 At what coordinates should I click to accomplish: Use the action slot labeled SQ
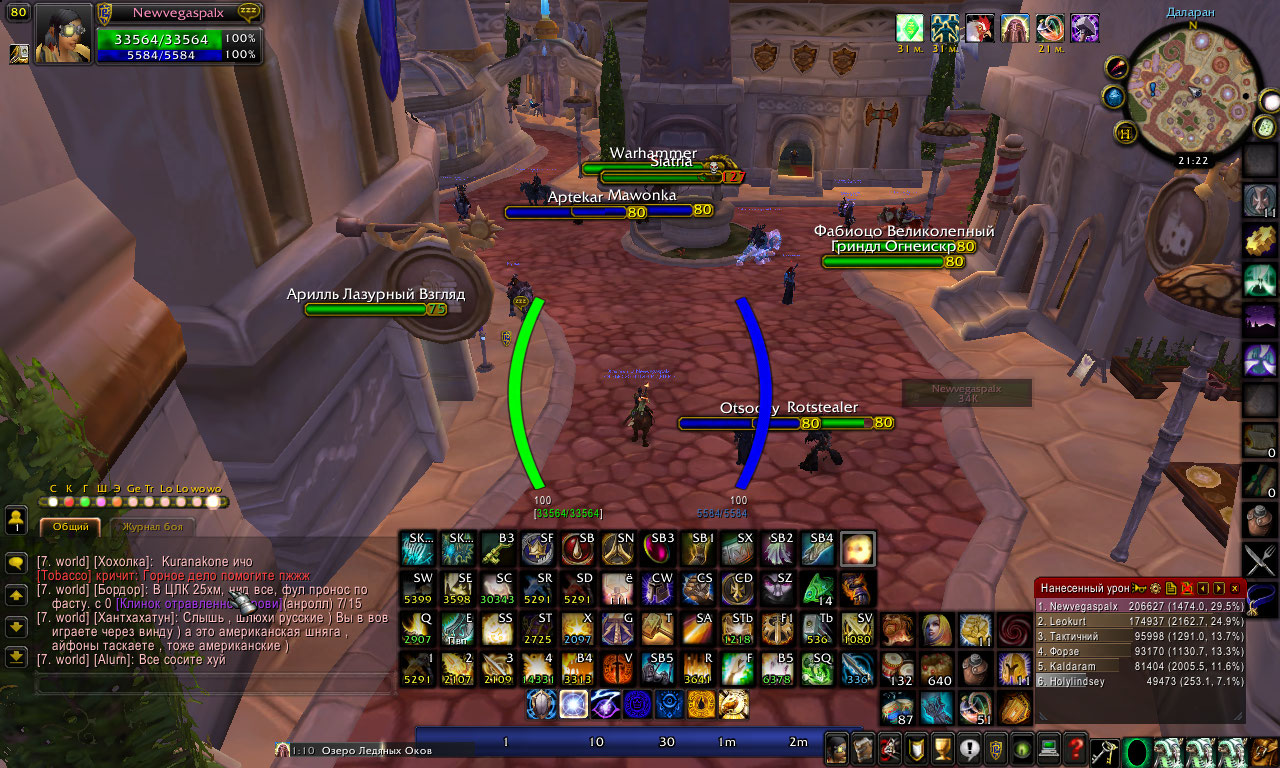tap(817, 668)
